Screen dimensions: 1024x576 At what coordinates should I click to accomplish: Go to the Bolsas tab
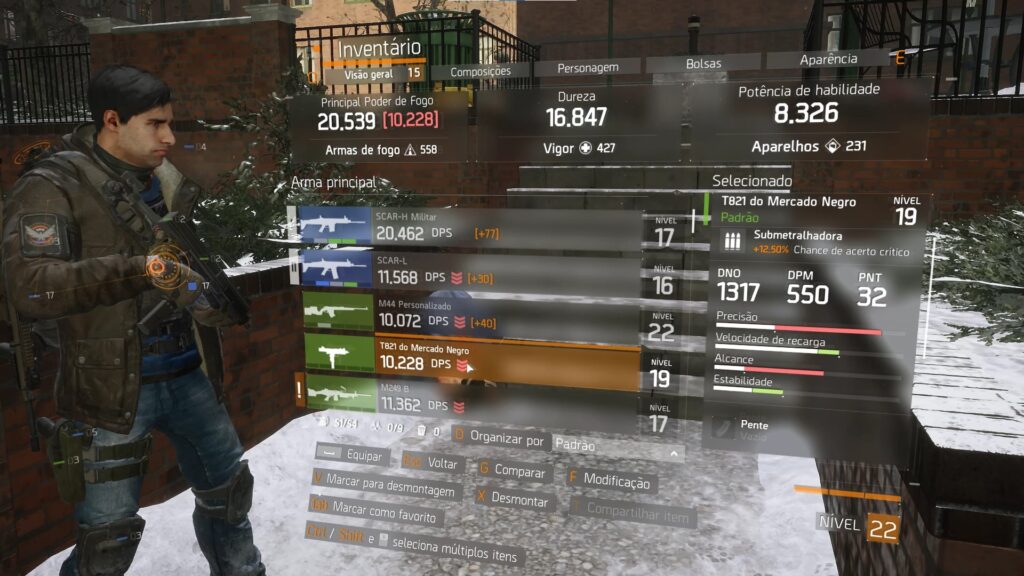tap(703, 63)
